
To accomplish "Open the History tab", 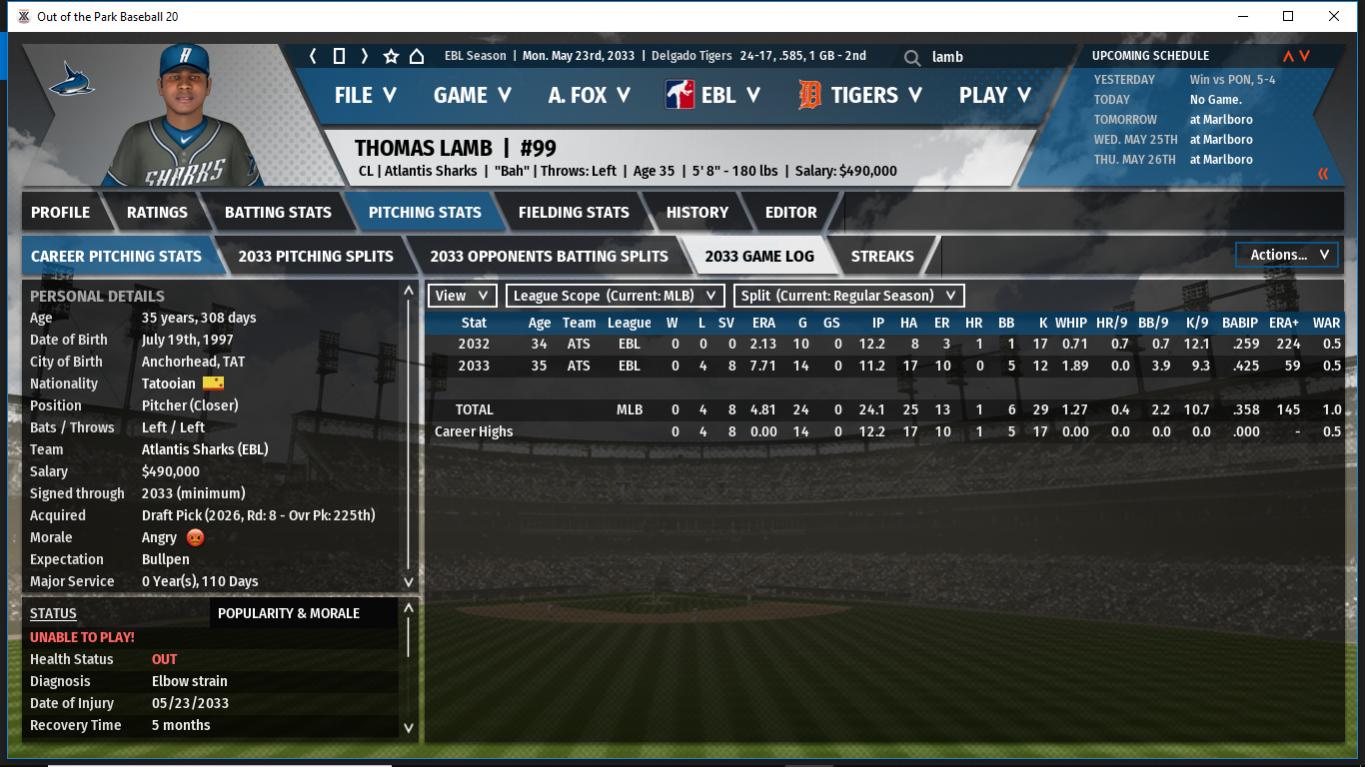I will coord(697,212).
